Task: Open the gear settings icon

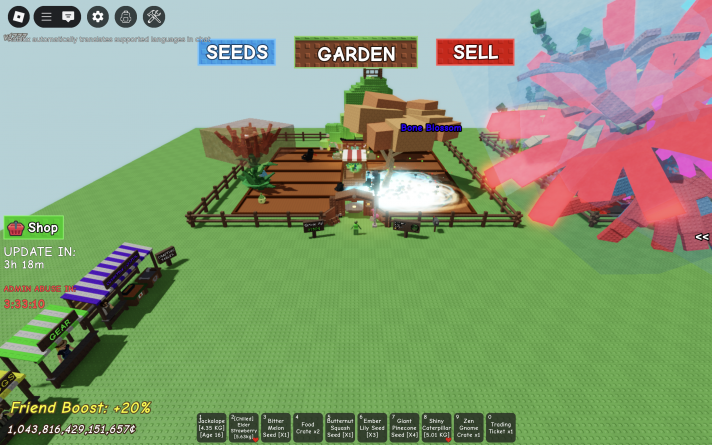Action: click(97, 16)
